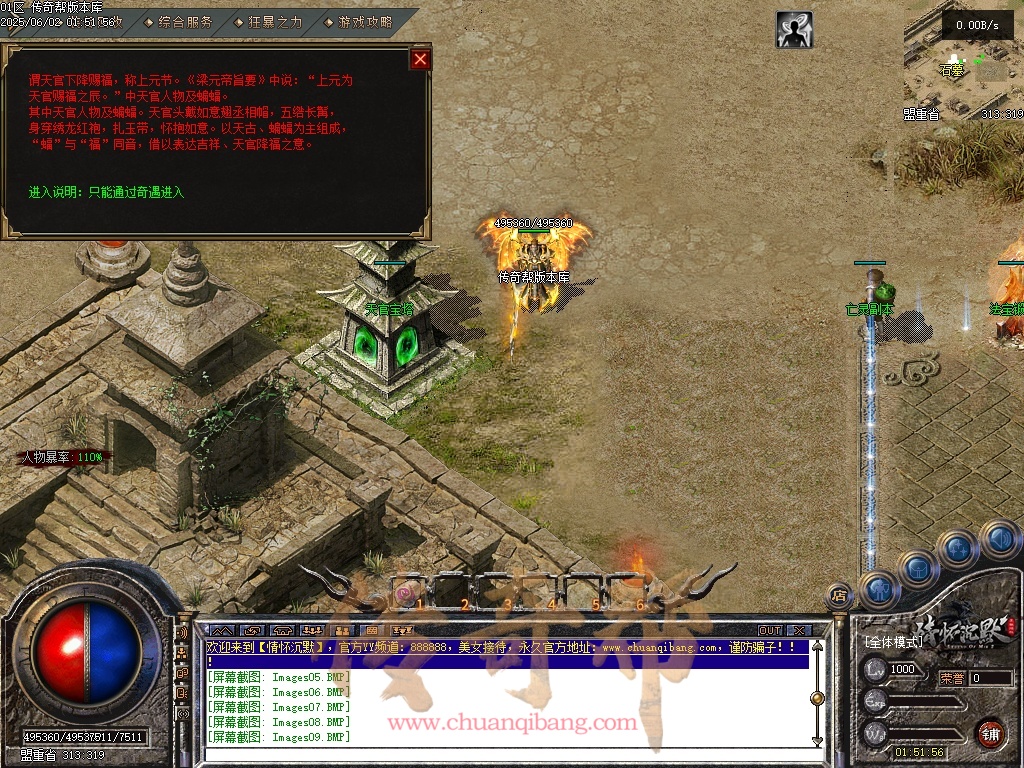Open the character status round button
1024x768 pixels.
(x=879, y=588)
